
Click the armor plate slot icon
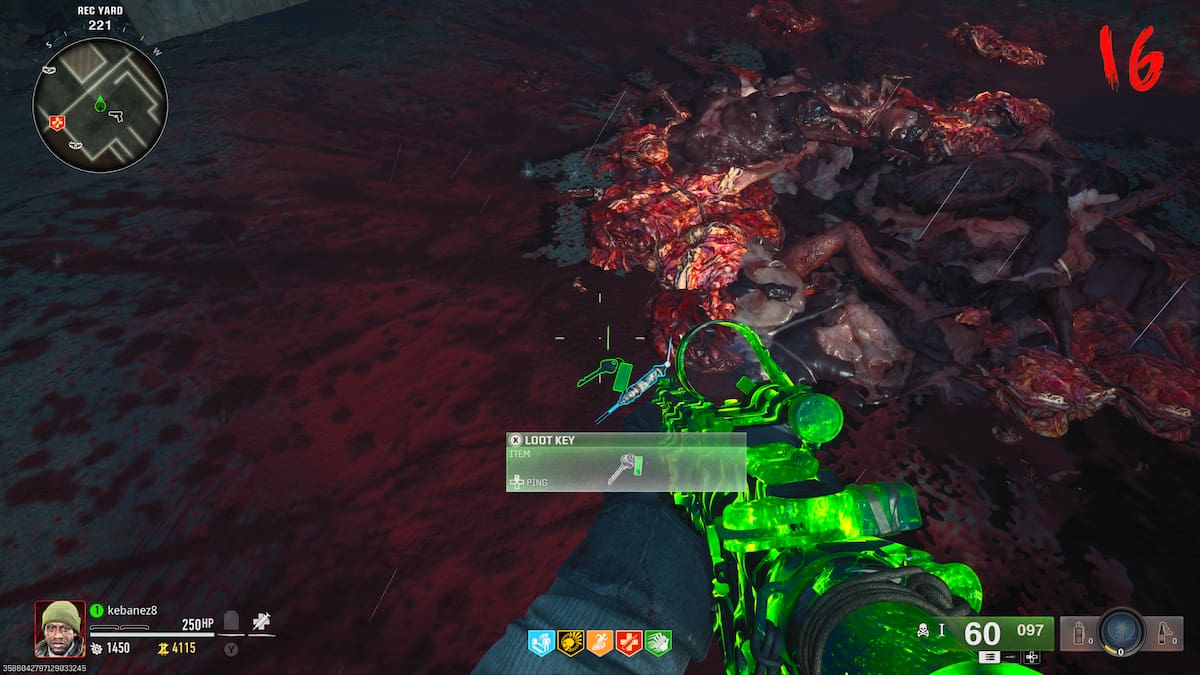231,622
